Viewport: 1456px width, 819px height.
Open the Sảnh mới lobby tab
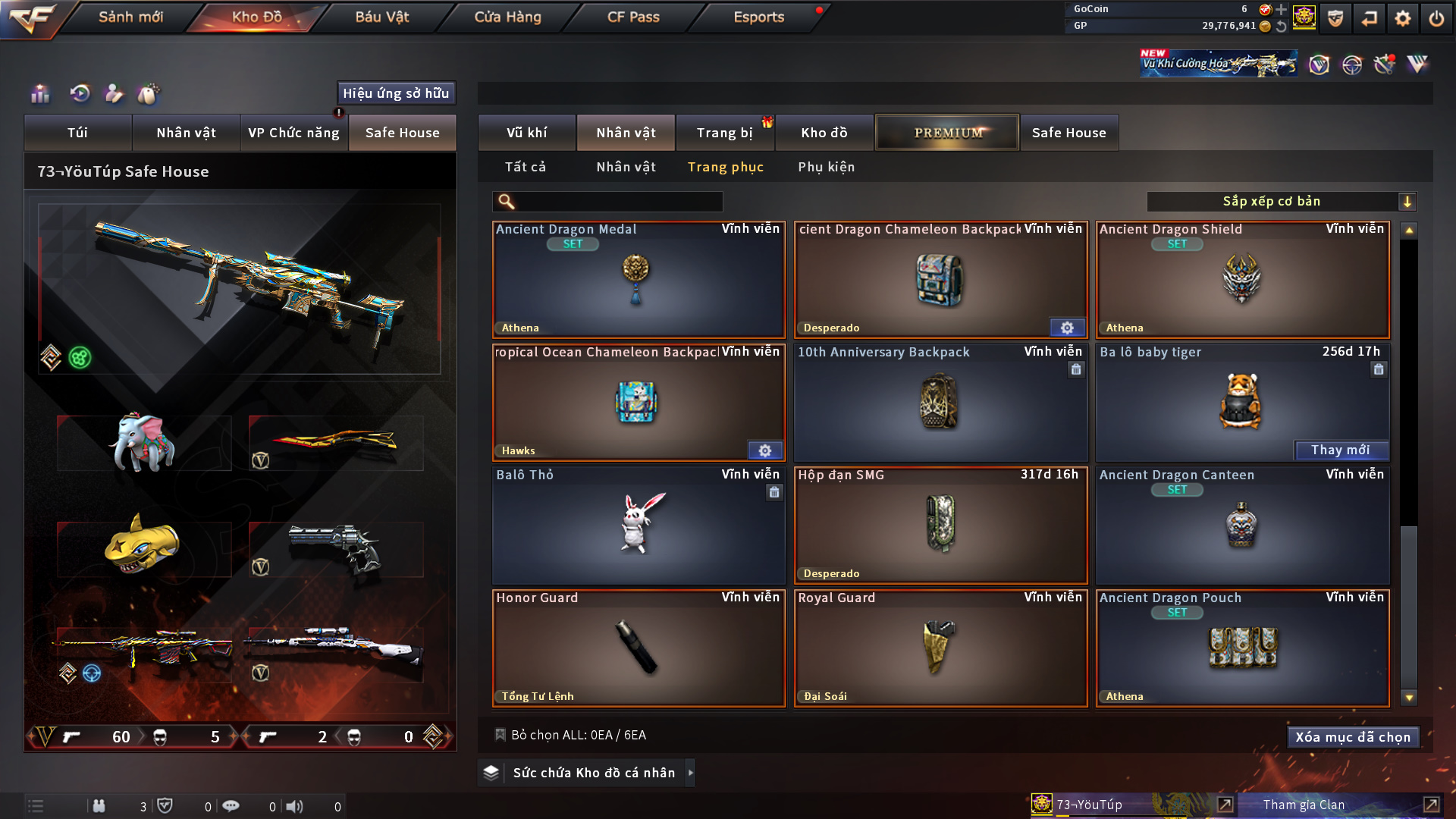coord(130,17)
